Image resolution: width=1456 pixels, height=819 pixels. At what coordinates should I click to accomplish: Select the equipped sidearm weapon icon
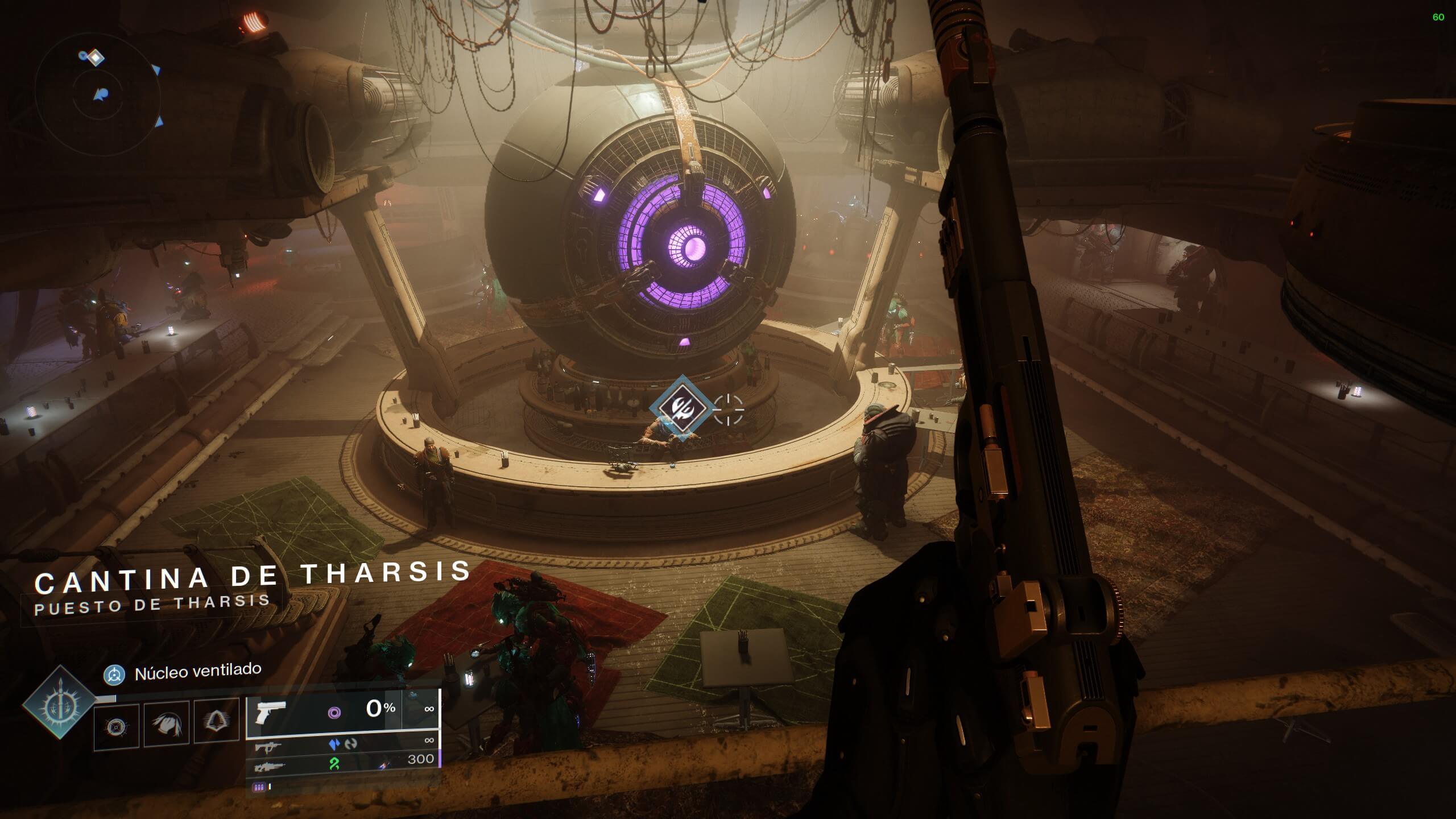[271, 712]
